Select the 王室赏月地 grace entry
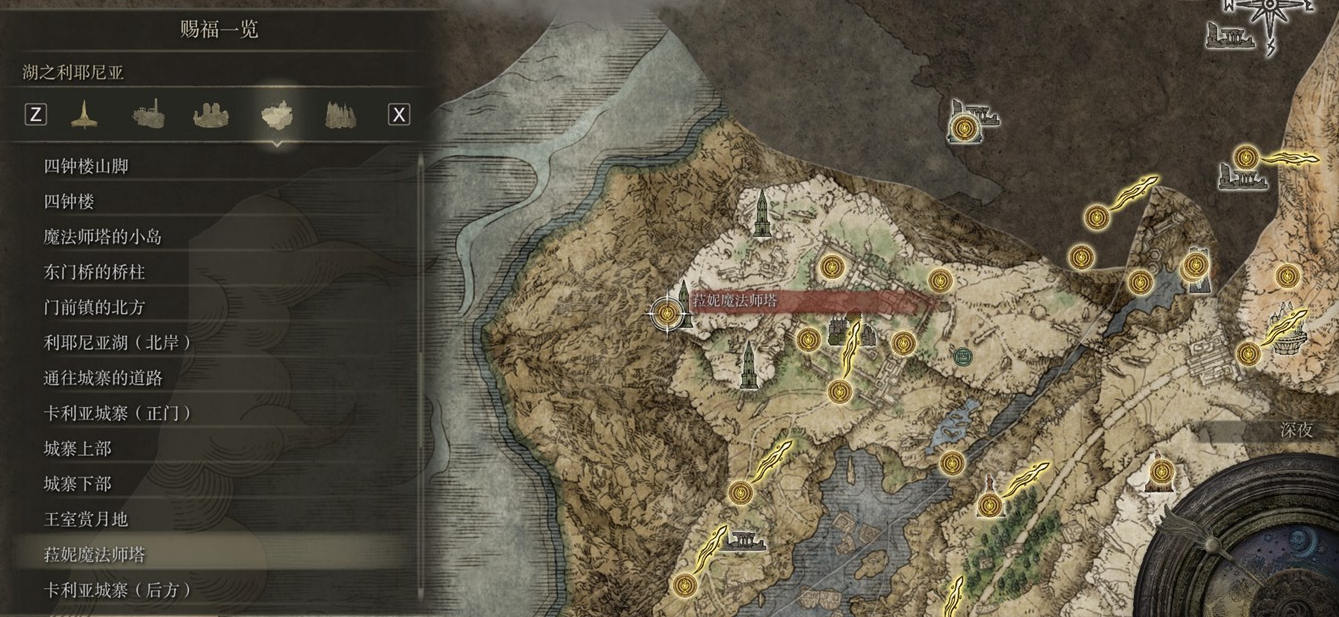Screen dimensions: 1339x617 pyautogui.click(x=86, y=519)
